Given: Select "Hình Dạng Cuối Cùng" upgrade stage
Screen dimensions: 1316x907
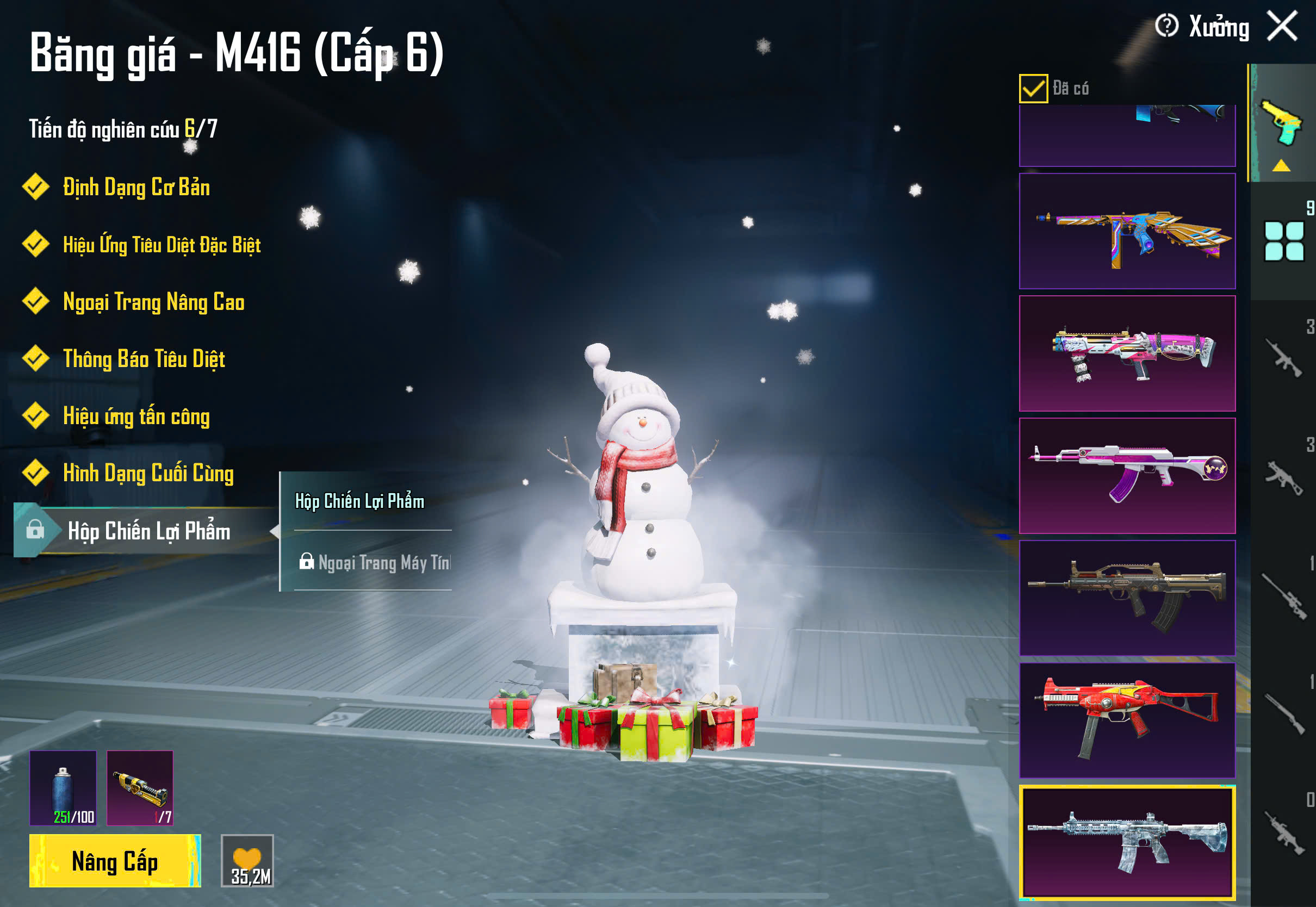Looking at the screenshot, I should [148, 474].
